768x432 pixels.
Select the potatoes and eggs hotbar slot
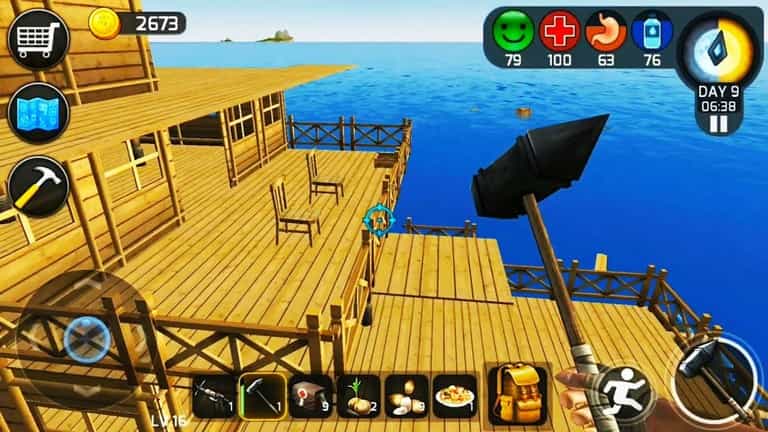[x=406, y=397]
